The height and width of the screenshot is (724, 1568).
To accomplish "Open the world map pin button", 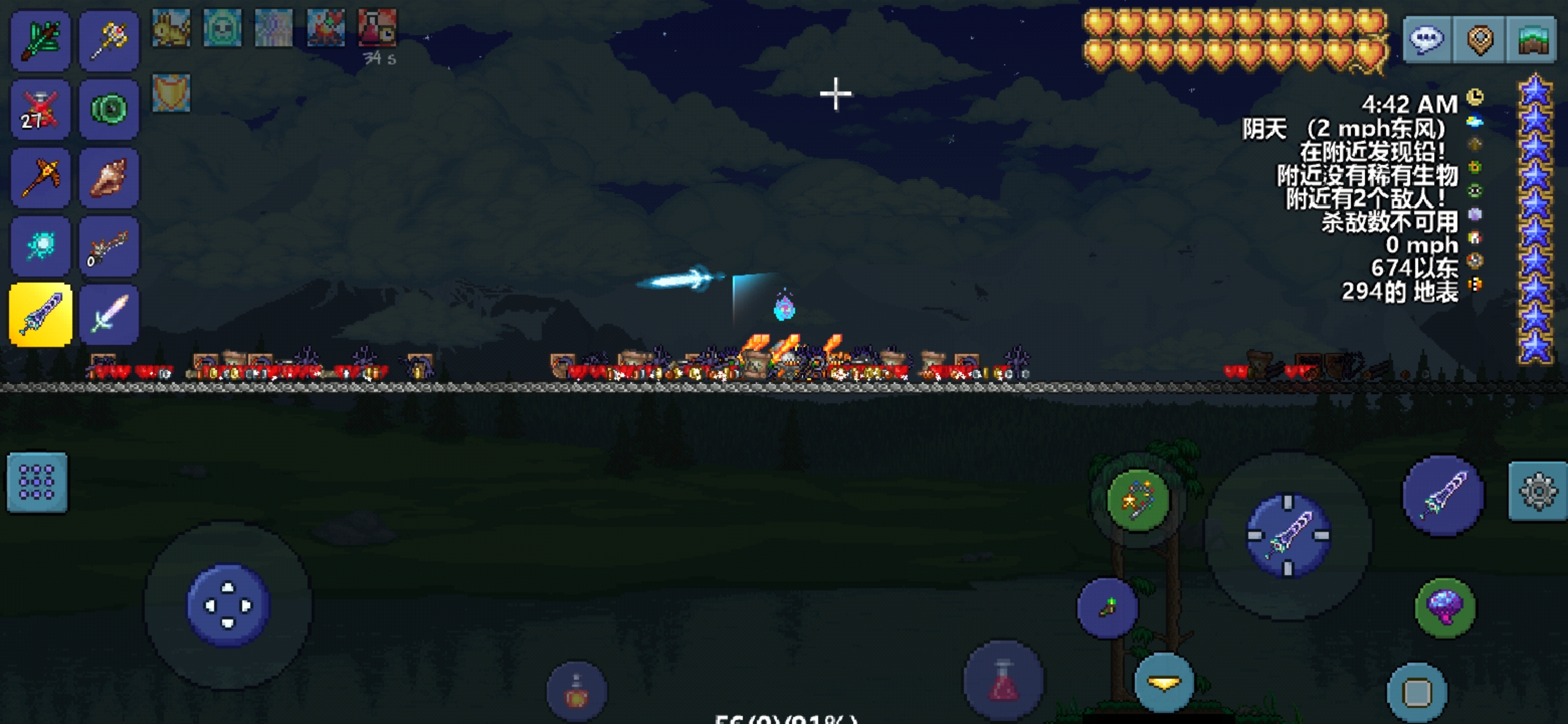I will [1480, 40].
